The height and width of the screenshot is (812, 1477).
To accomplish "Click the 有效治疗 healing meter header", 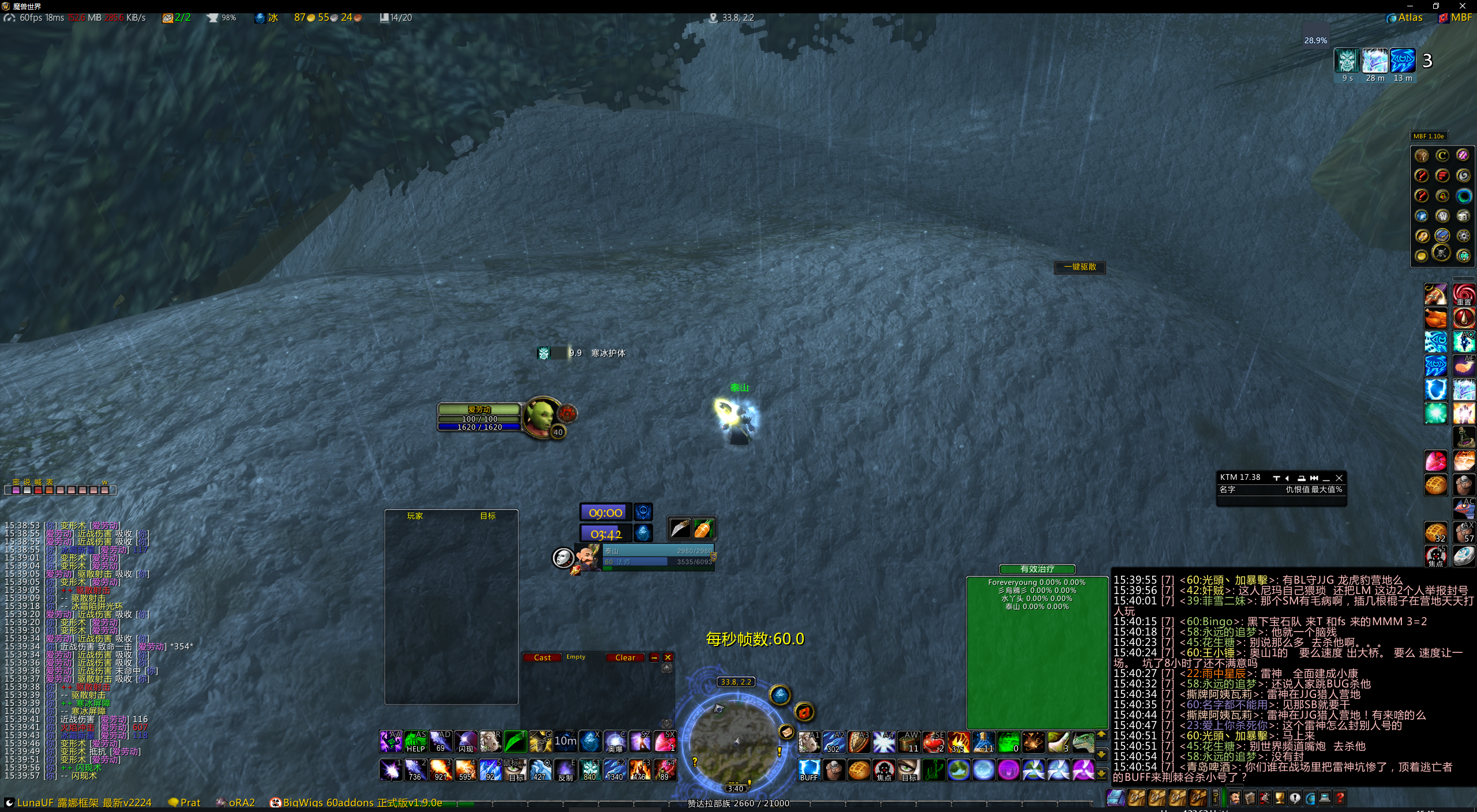I will click(1037, 569).
